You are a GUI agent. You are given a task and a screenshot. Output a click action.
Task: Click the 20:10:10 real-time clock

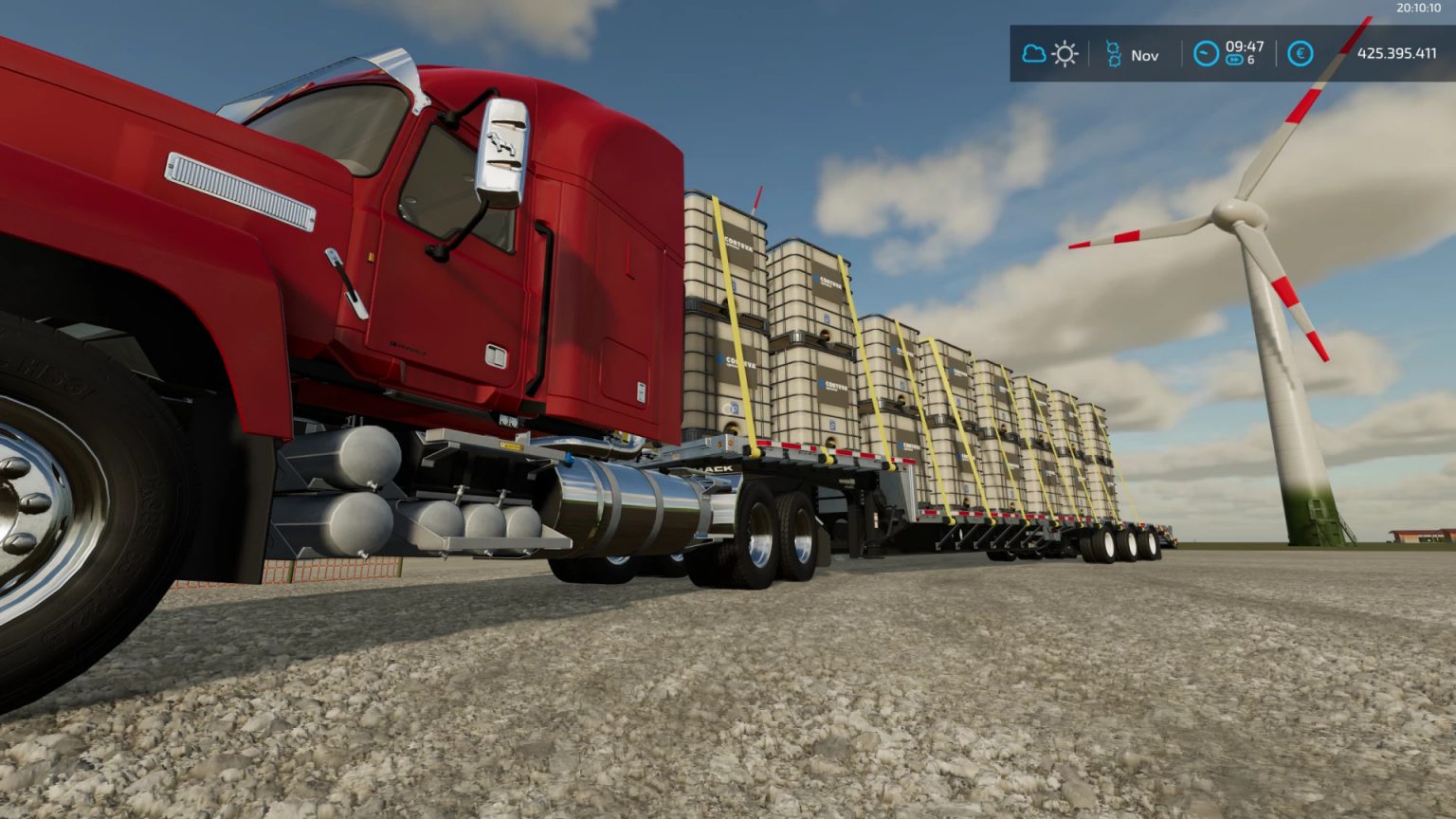(1416, 9)
